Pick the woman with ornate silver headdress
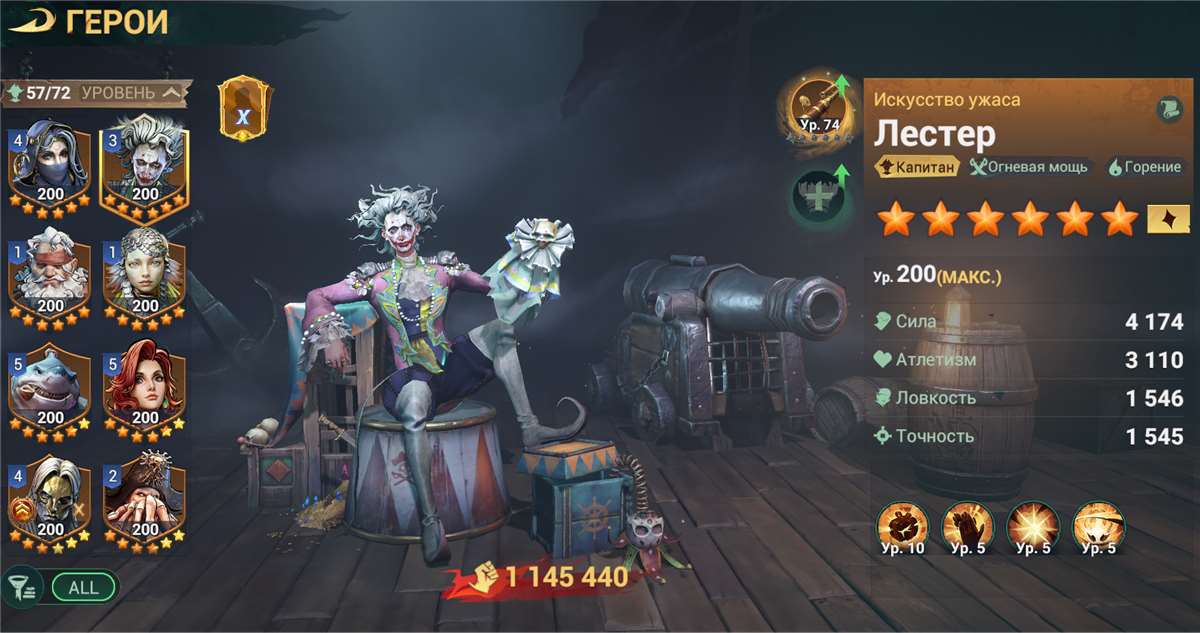 click(145, 273)
